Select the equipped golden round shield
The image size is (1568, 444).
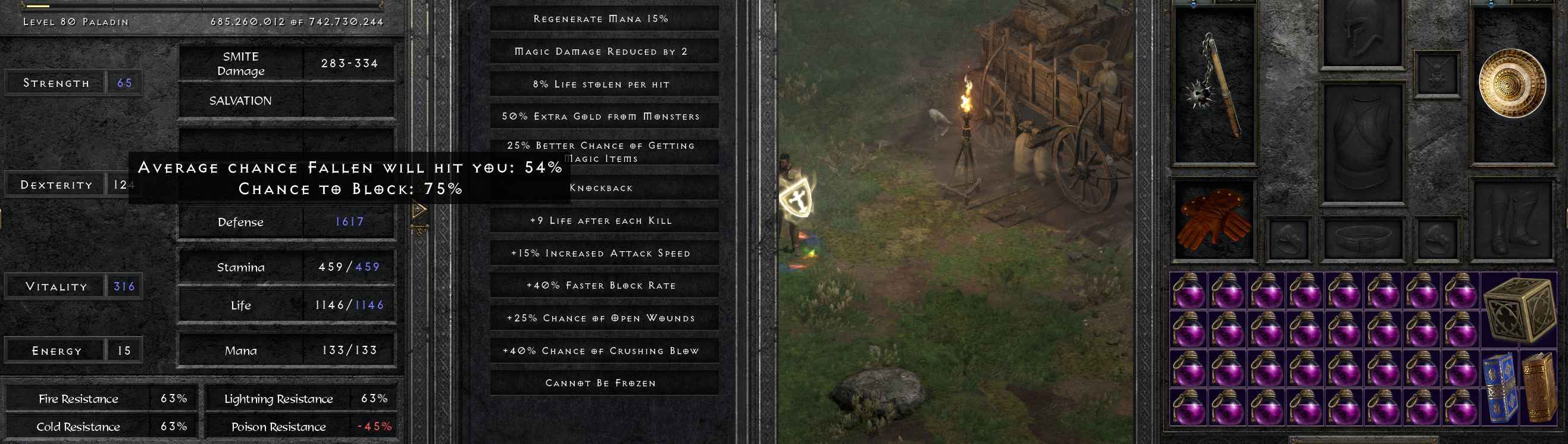(1512, 83)
